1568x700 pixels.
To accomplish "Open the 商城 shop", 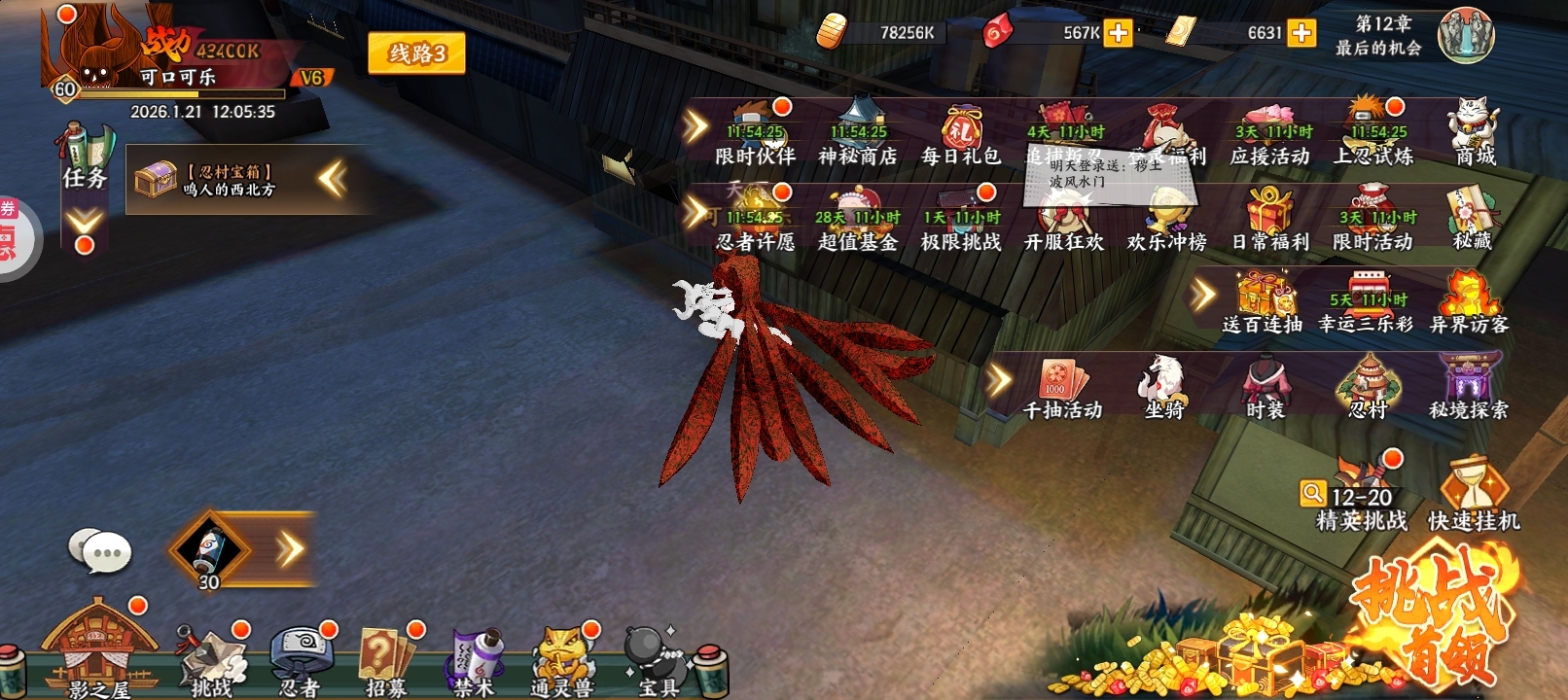I will 1475,132.
